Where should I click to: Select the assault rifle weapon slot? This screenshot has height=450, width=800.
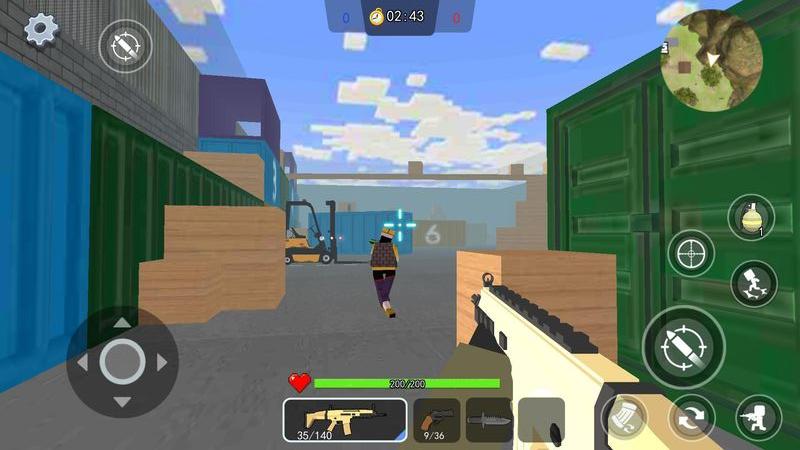pos(344,419)
